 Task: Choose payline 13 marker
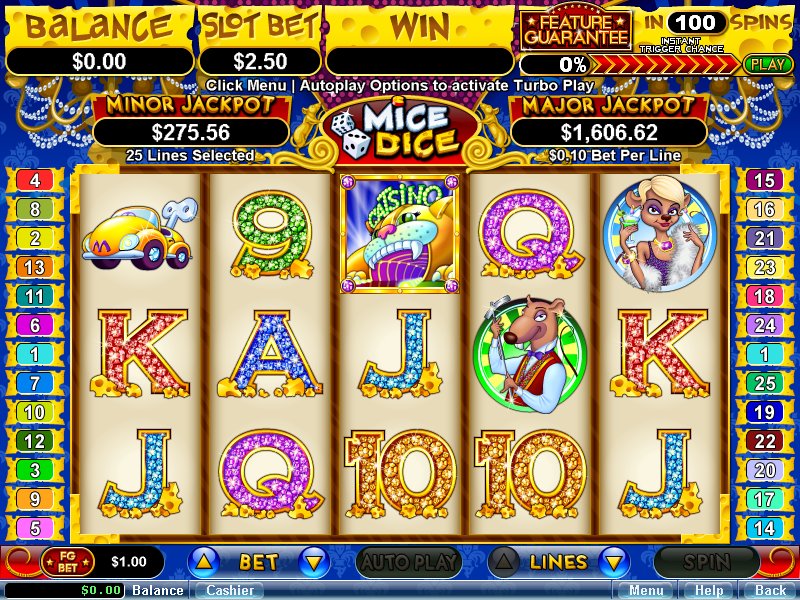[35, 268]
